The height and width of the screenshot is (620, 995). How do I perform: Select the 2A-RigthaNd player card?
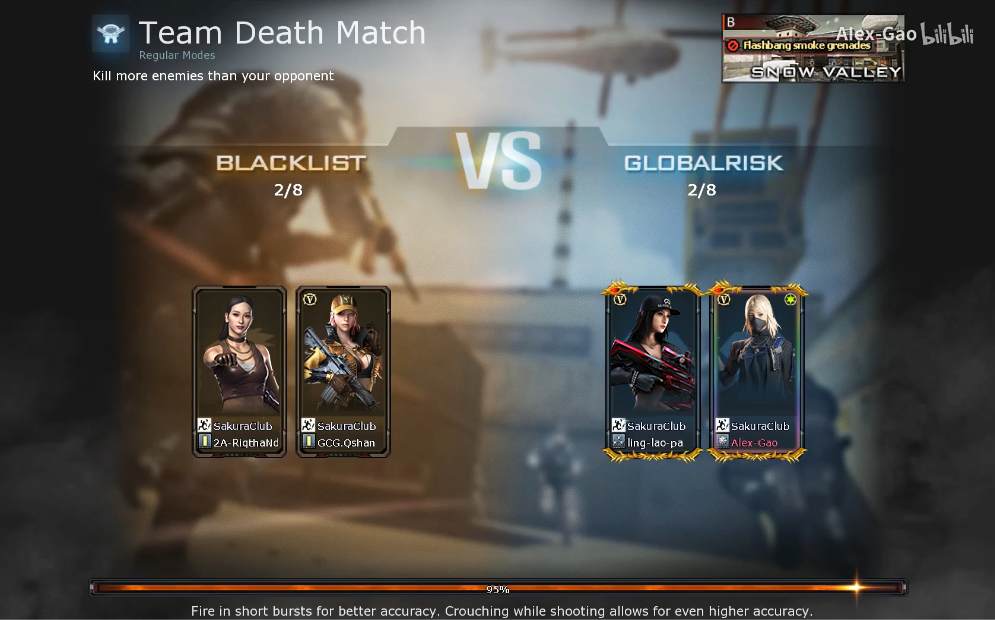(239, 371)
